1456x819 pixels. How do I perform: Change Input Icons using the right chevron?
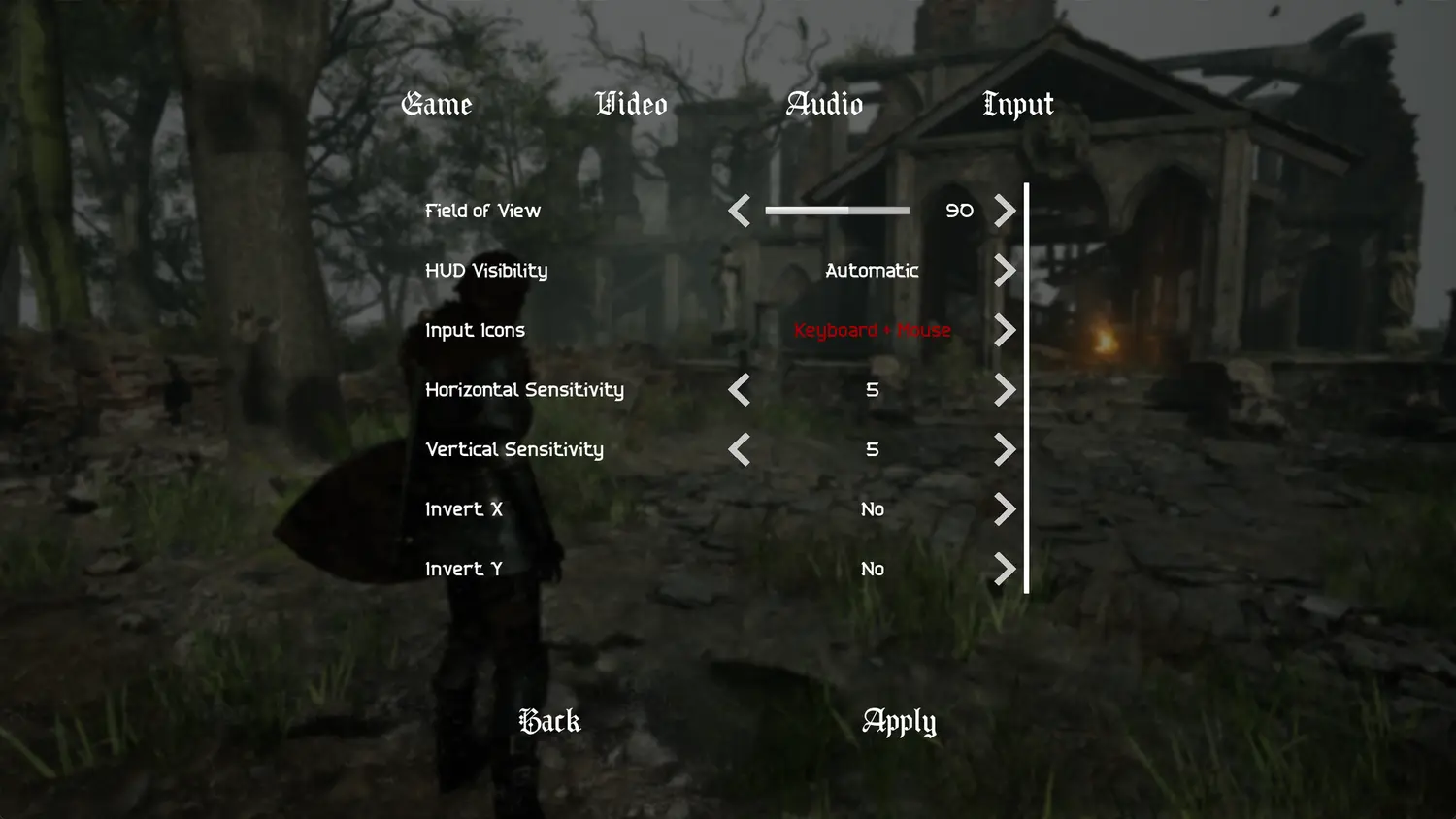coord(1006,330)
